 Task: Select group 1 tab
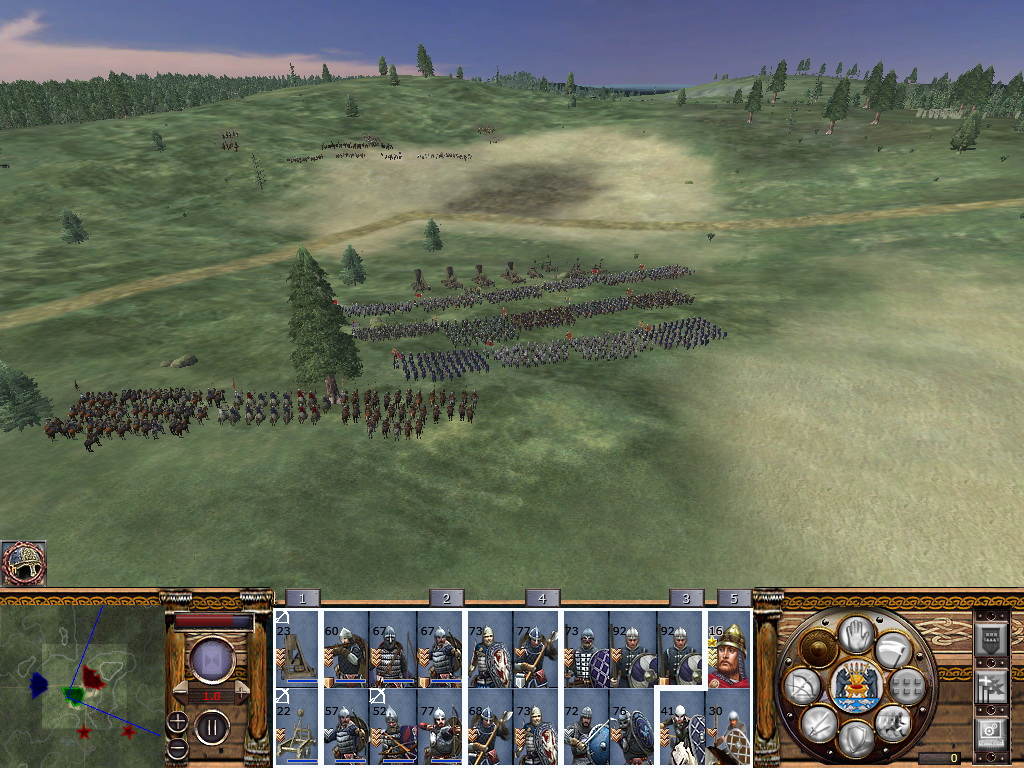302,598
